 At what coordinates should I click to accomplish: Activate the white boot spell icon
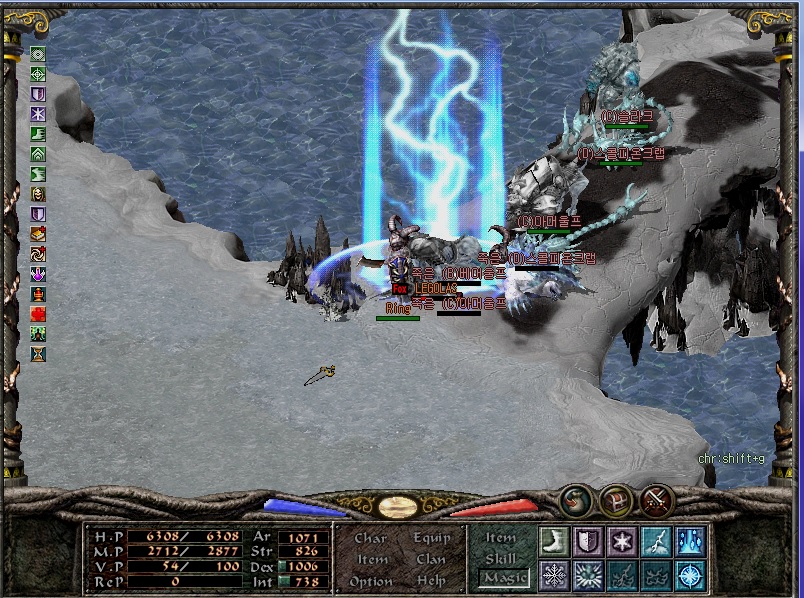click(x=553, y=541)
